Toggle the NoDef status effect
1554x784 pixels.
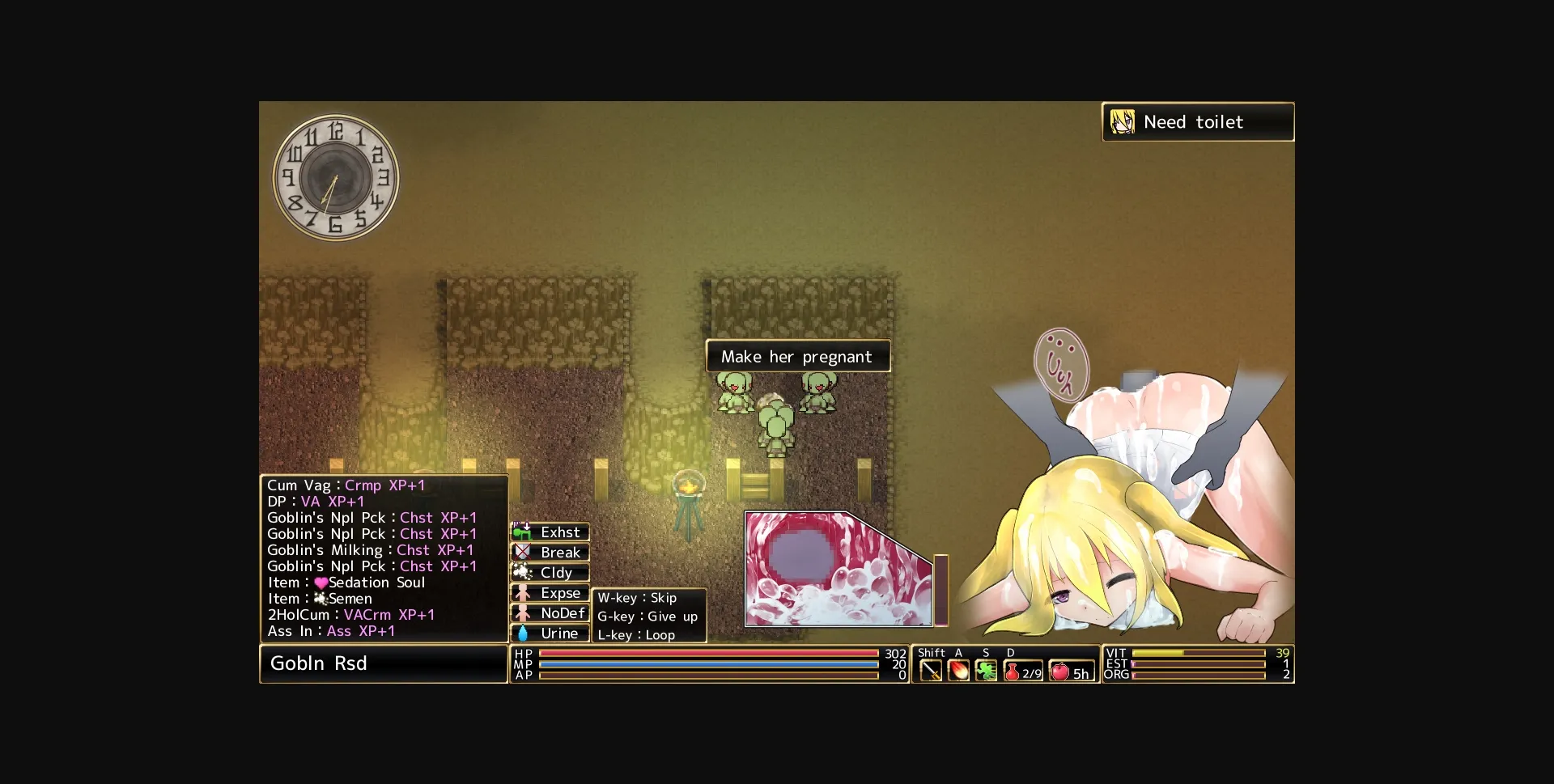pyautogui.click(x=550, y=613)
